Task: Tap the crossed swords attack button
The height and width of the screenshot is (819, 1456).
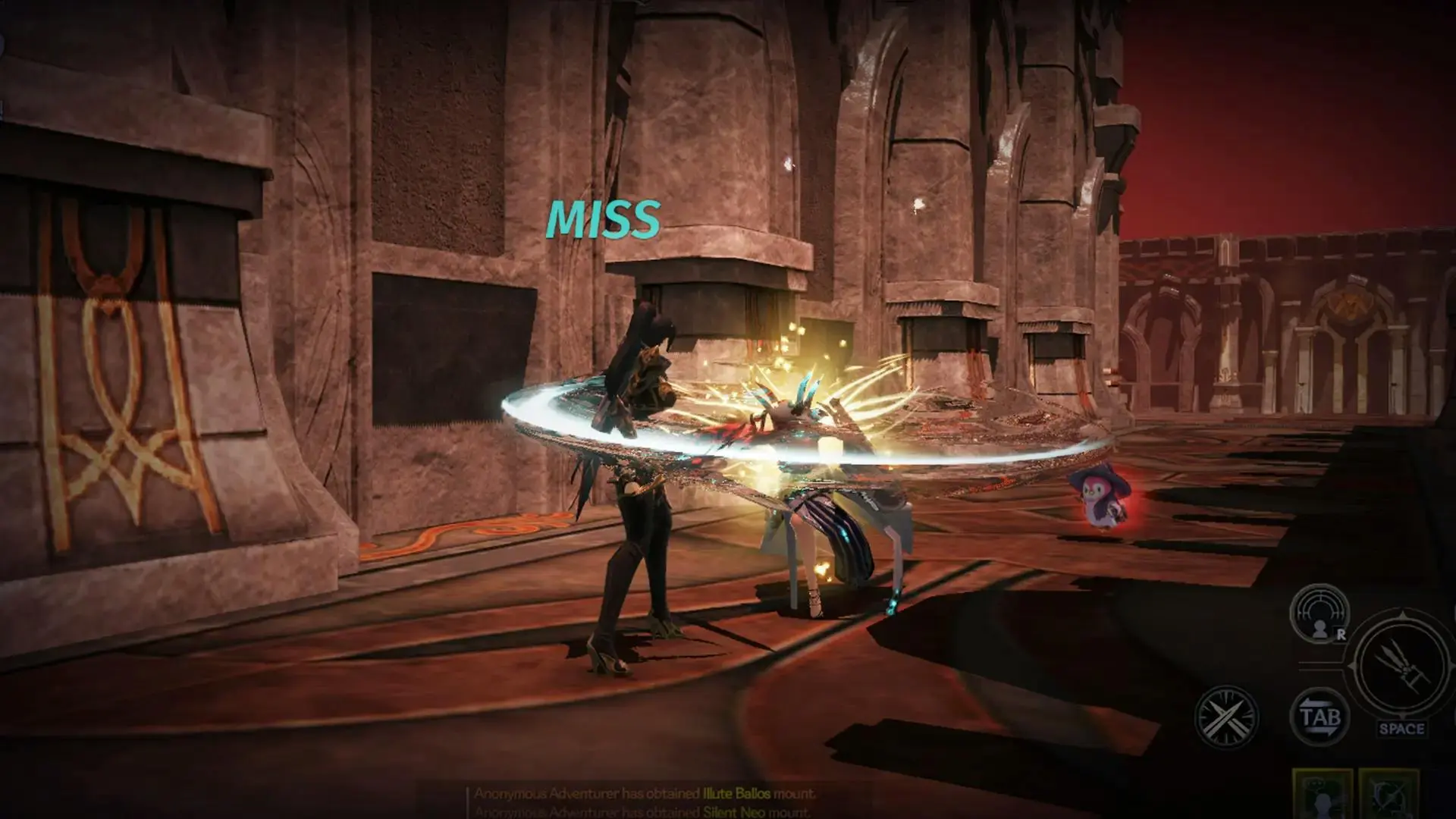Action: pos(1226,717)
